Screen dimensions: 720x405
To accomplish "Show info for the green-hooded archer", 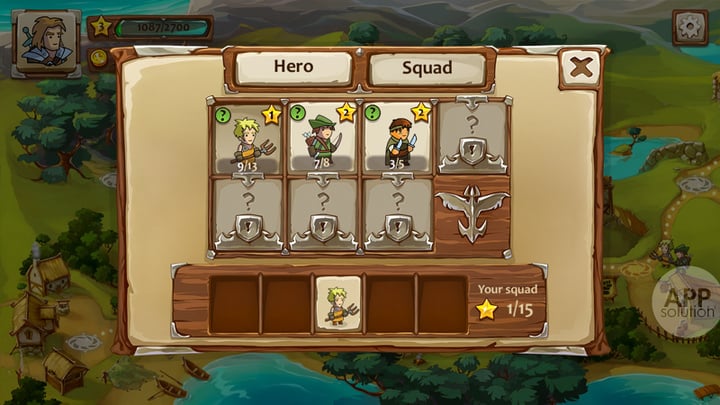I will 298,113.
